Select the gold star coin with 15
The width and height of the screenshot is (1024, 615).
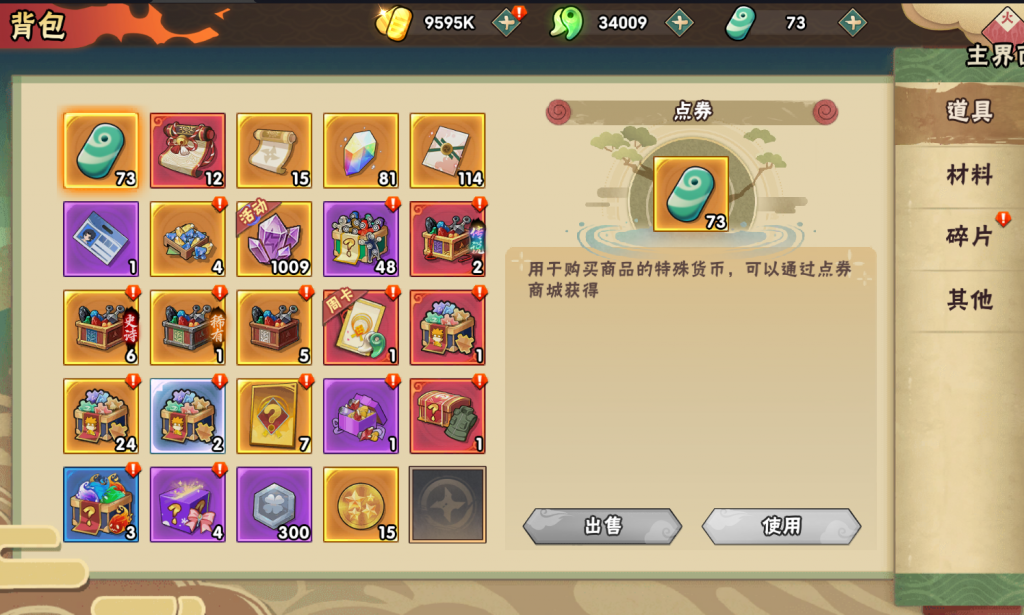coord(361,504)
